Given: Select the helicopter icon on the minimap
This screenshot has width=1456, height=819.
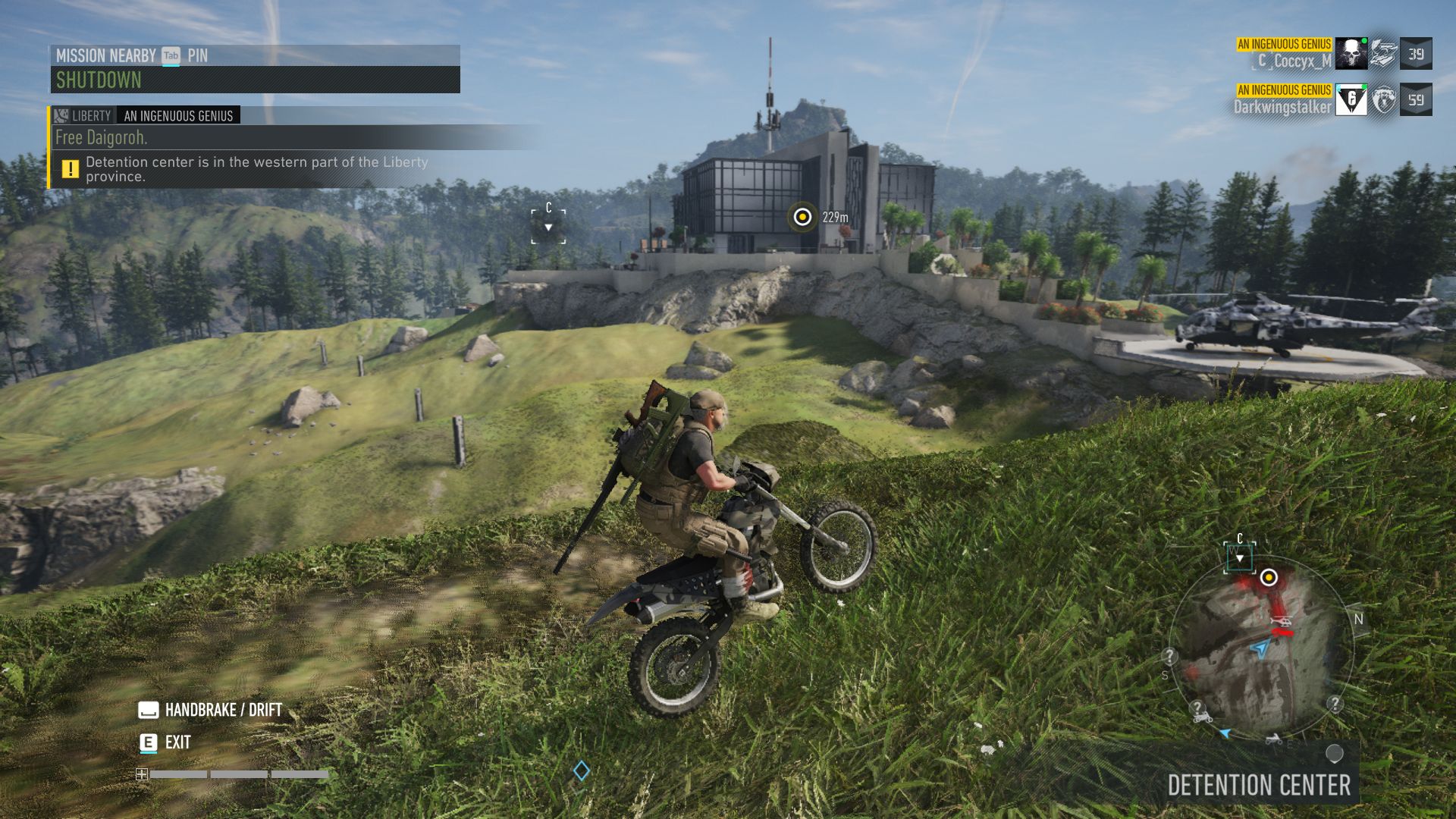Looking at the screenshot, I should [x=1282, y=623].
